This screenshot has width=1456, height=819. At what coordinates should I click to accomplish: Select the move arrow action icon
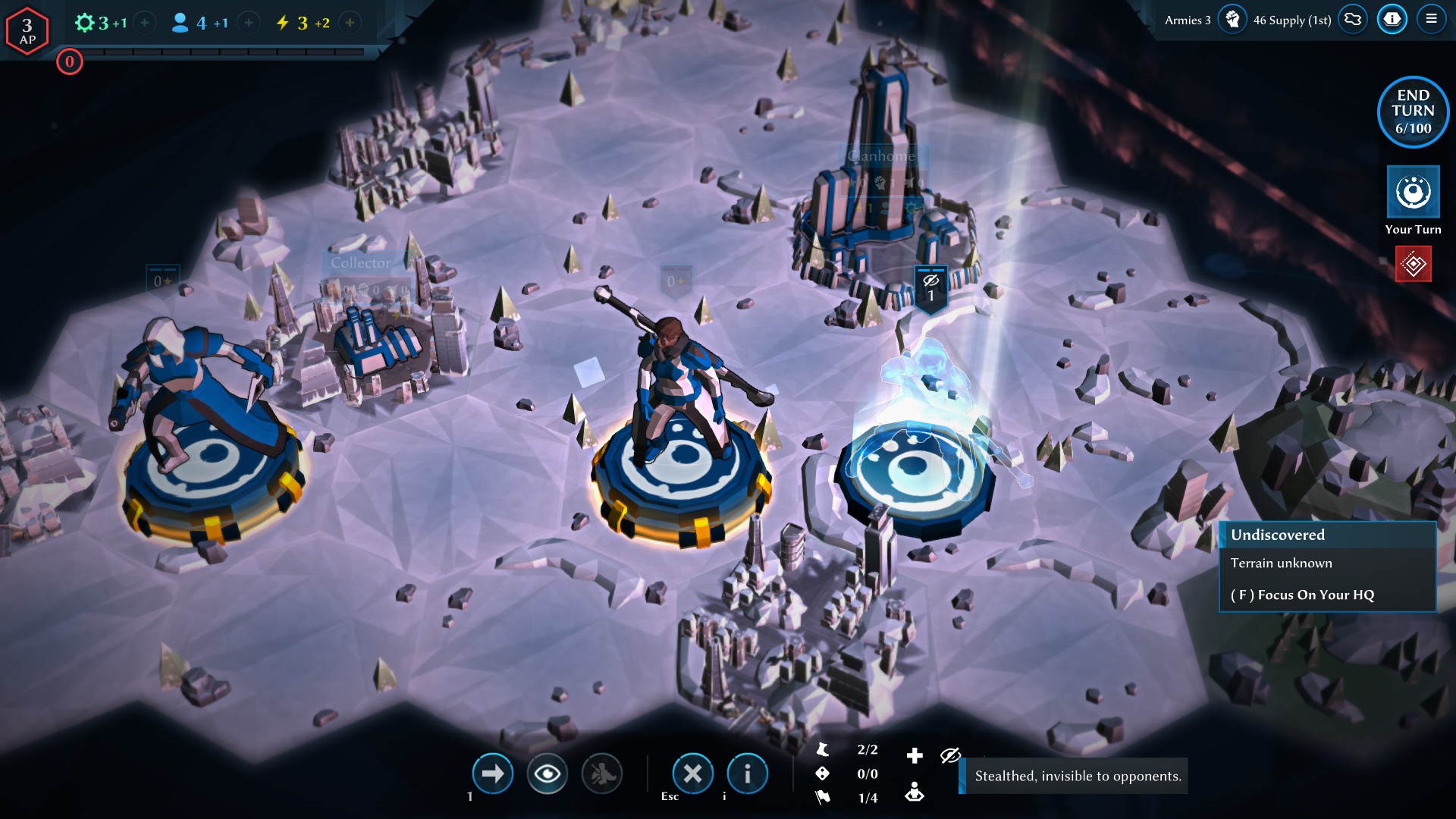coord(493,773)
